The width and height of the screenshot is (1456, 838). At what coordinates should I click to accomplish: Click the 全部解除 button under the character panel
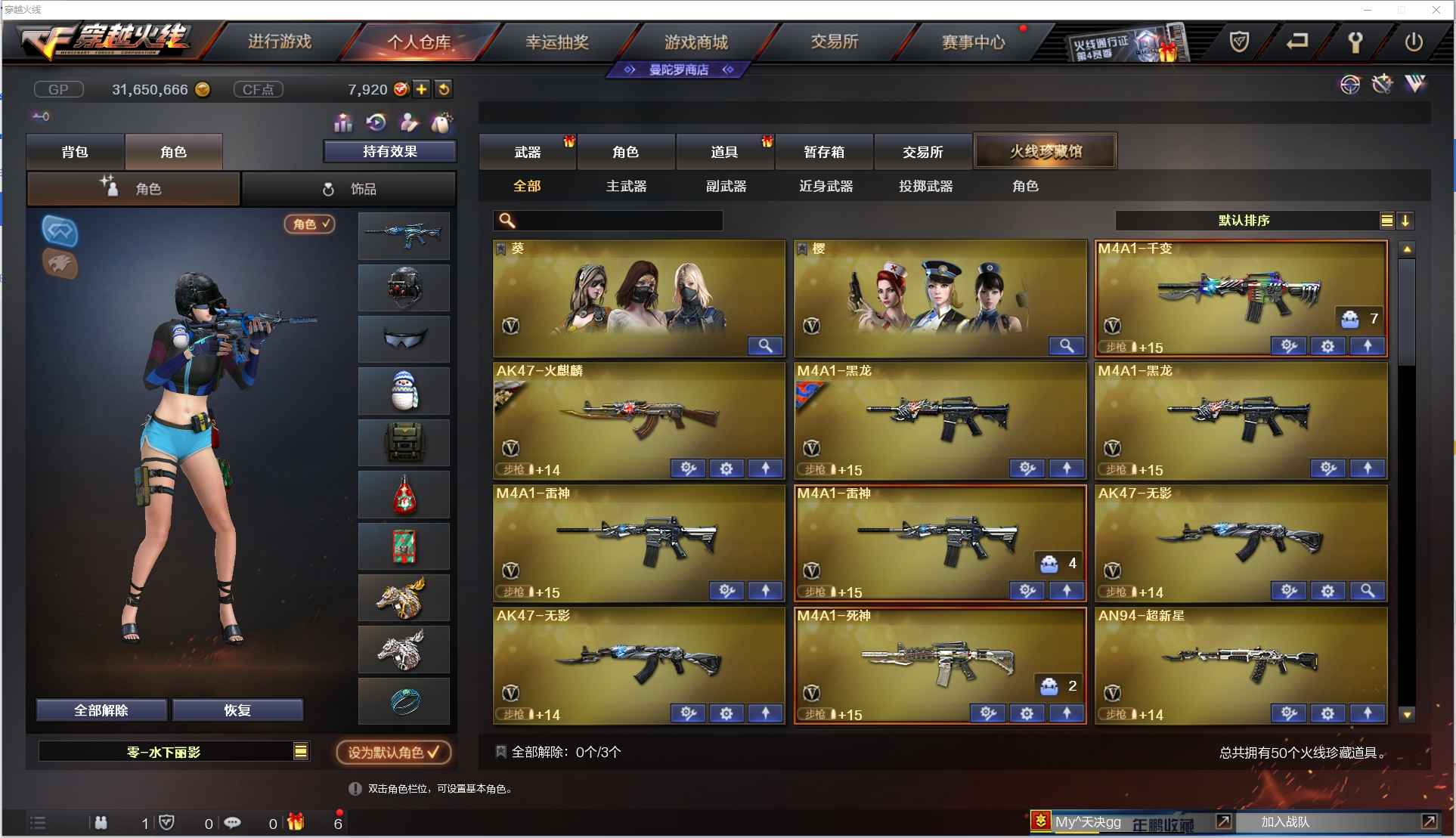pos(101,710)
